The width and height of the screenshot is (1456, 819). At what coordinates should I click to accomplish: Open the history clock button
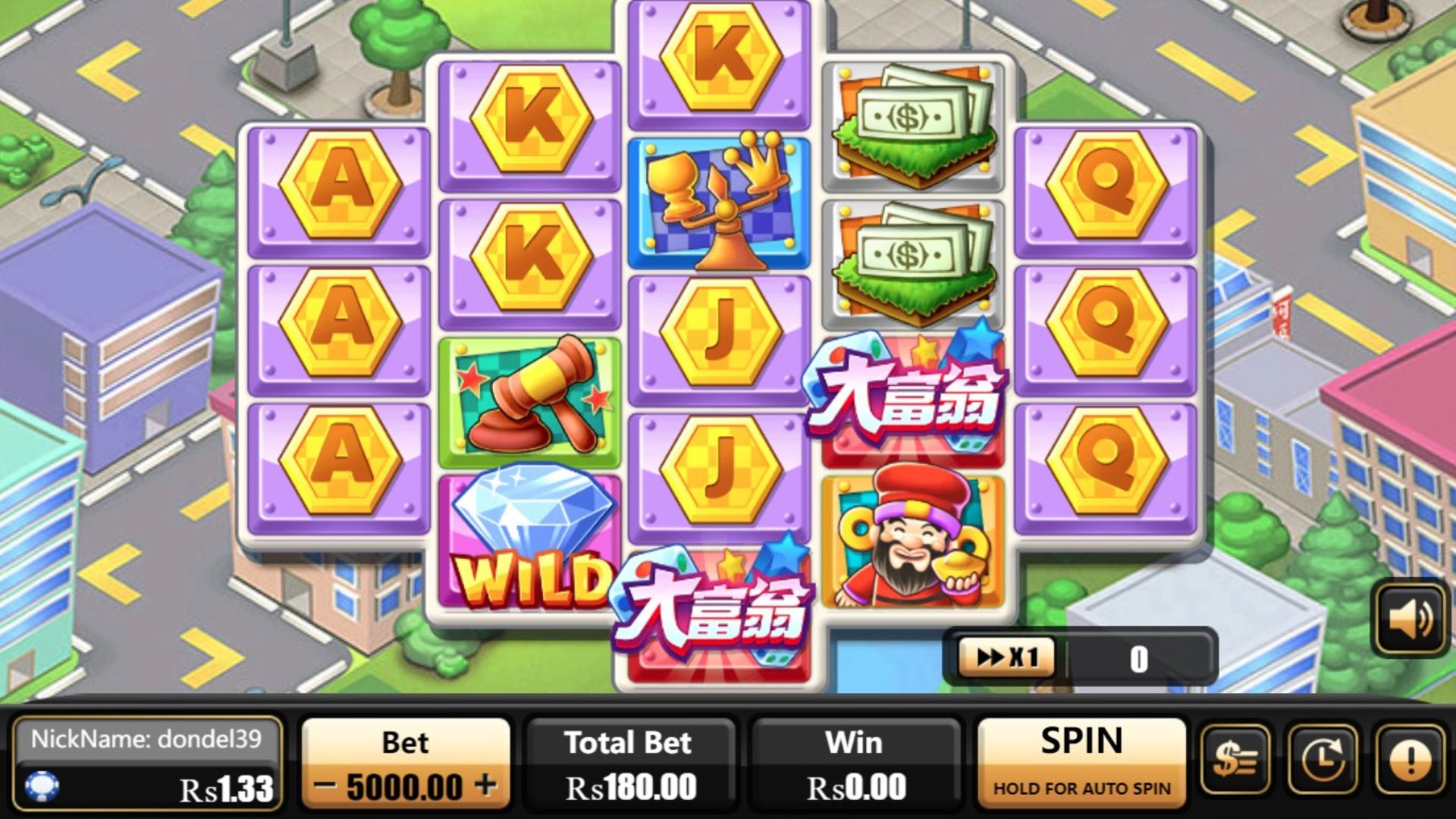(1323, 761)
